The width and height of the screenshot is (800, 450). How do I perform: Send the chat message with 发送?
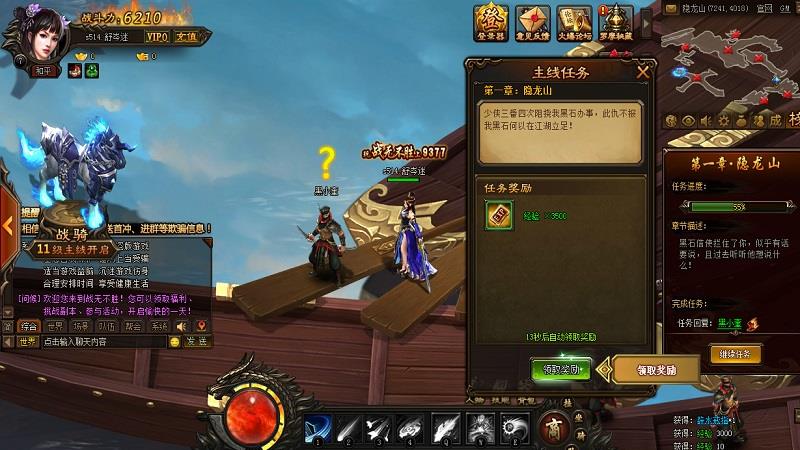tap(197, 342)
